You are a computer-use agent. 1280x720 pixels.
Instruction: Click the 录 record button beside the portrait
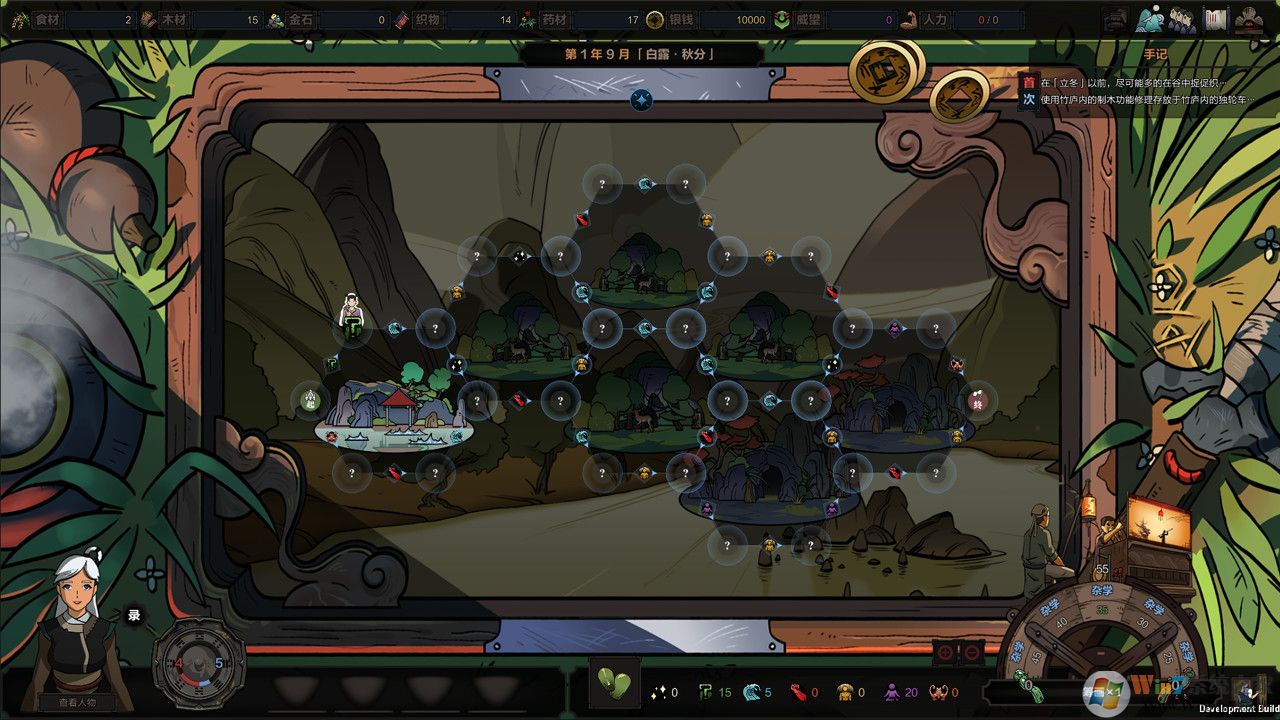pos(134,615)
